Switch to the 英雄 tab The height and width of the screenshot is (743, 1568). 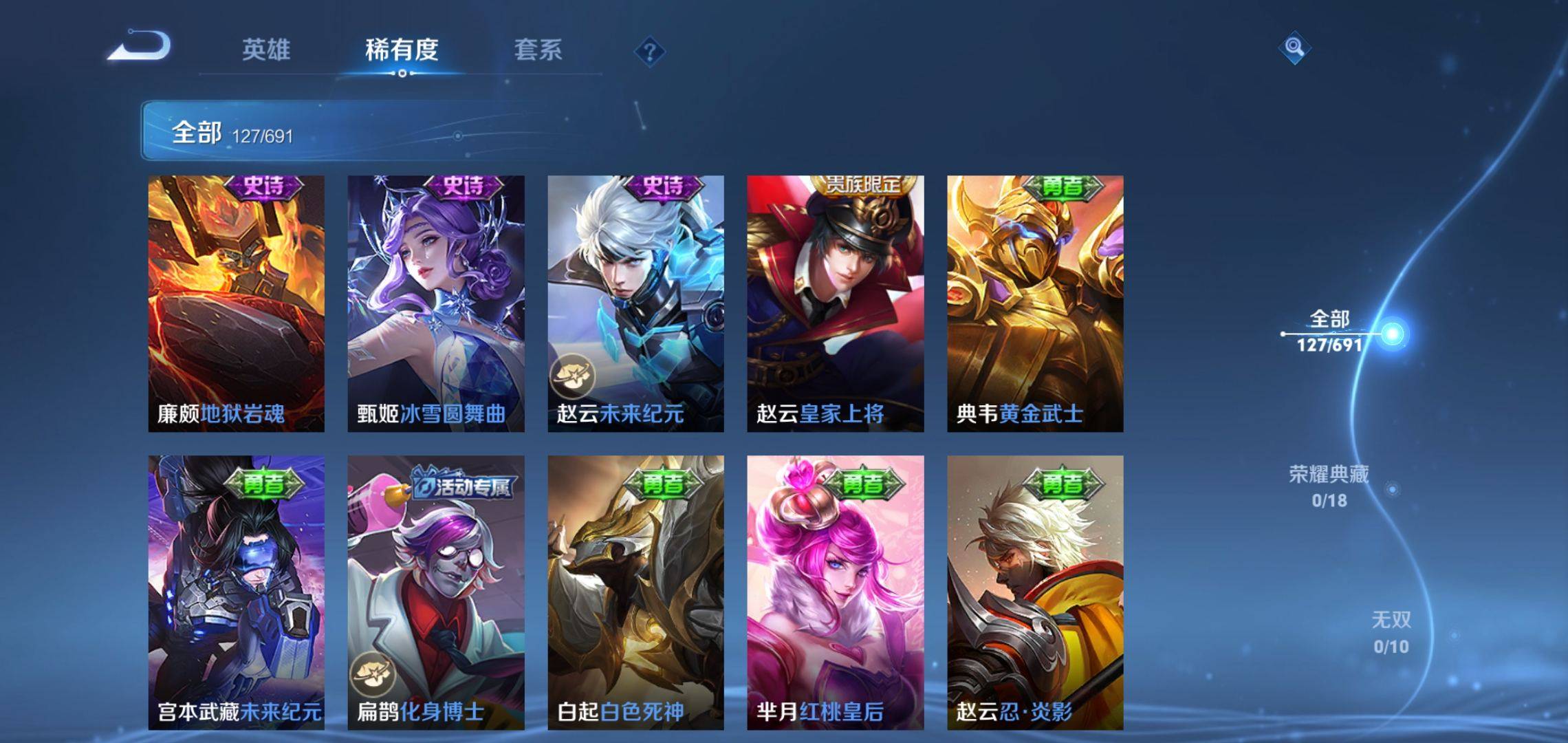point(266,50)
